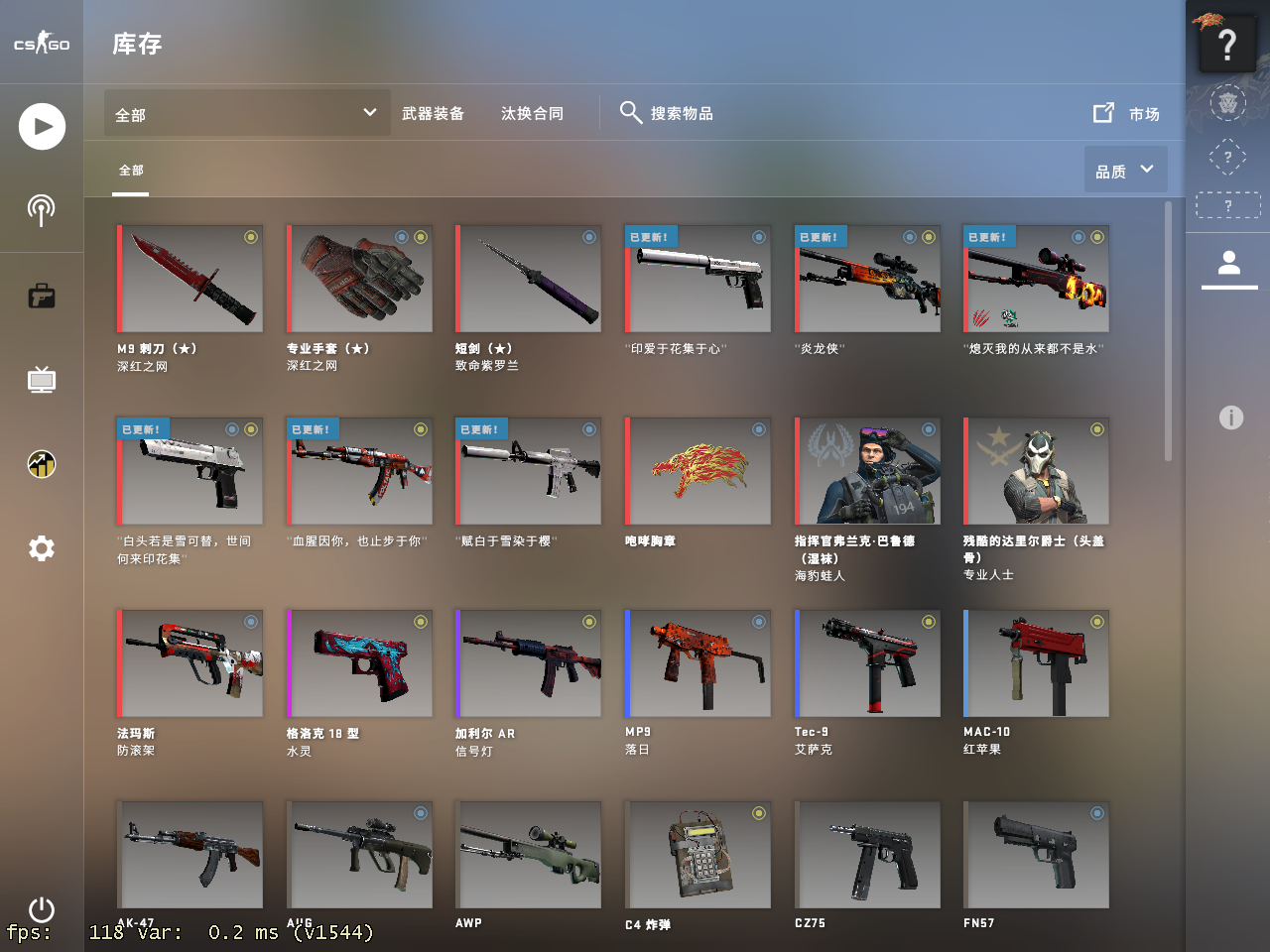Open the settings gear icon

41,548
